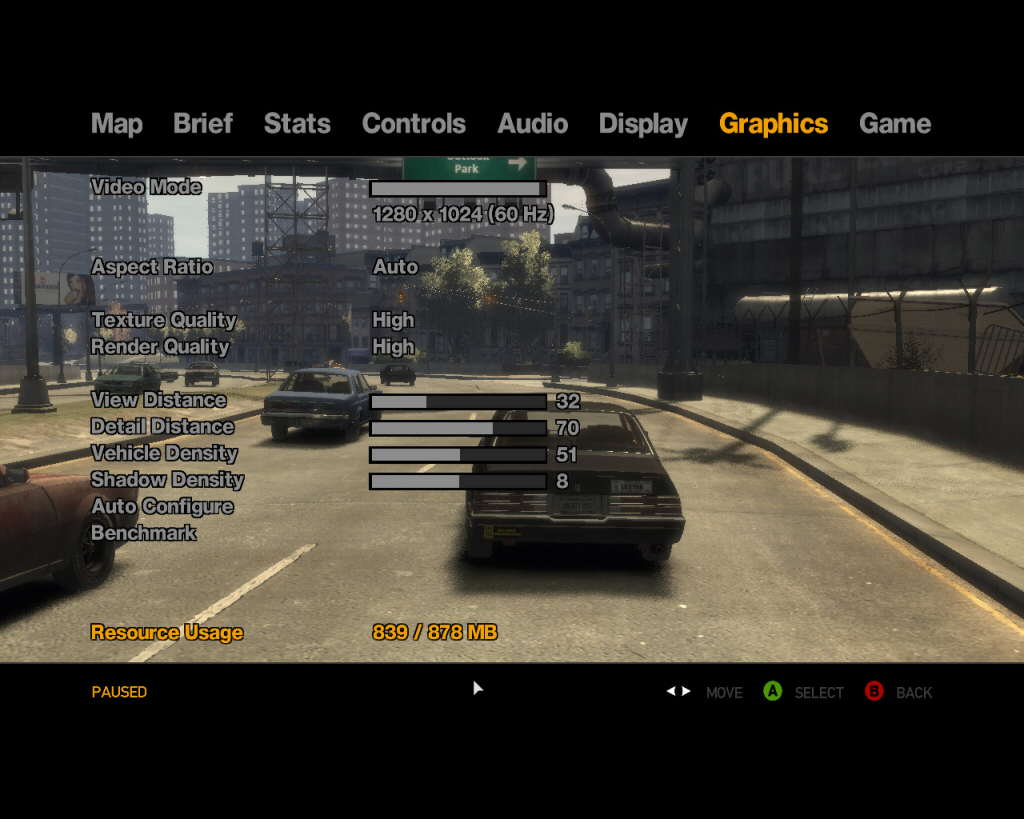The height and width of the screenshot is (819, 1024).
Task: Open the Display settings tab
Action: click(x=643, y=124)
